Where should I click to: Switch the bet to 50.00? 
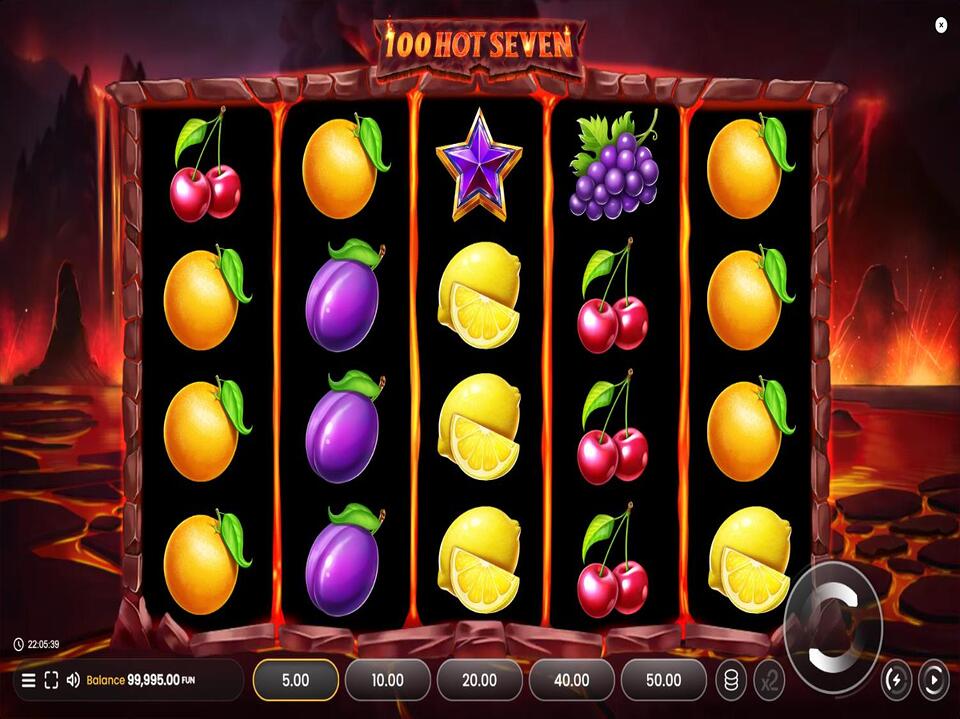click(663, 680)
